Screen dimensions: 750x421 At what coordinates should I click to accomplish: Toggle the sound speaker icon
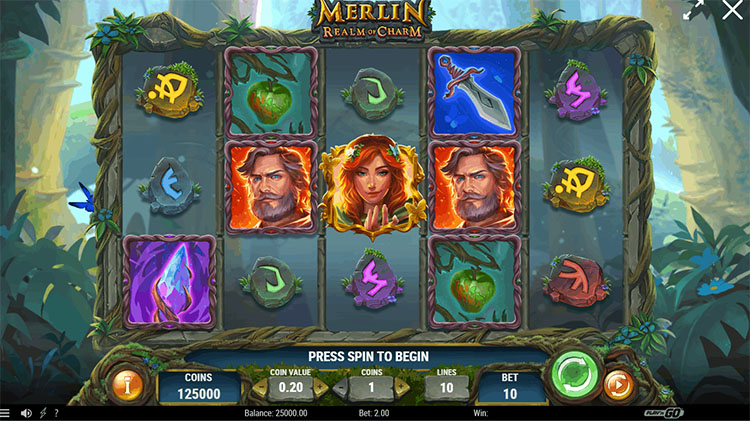pyautogui.click(x=26, y=413)
